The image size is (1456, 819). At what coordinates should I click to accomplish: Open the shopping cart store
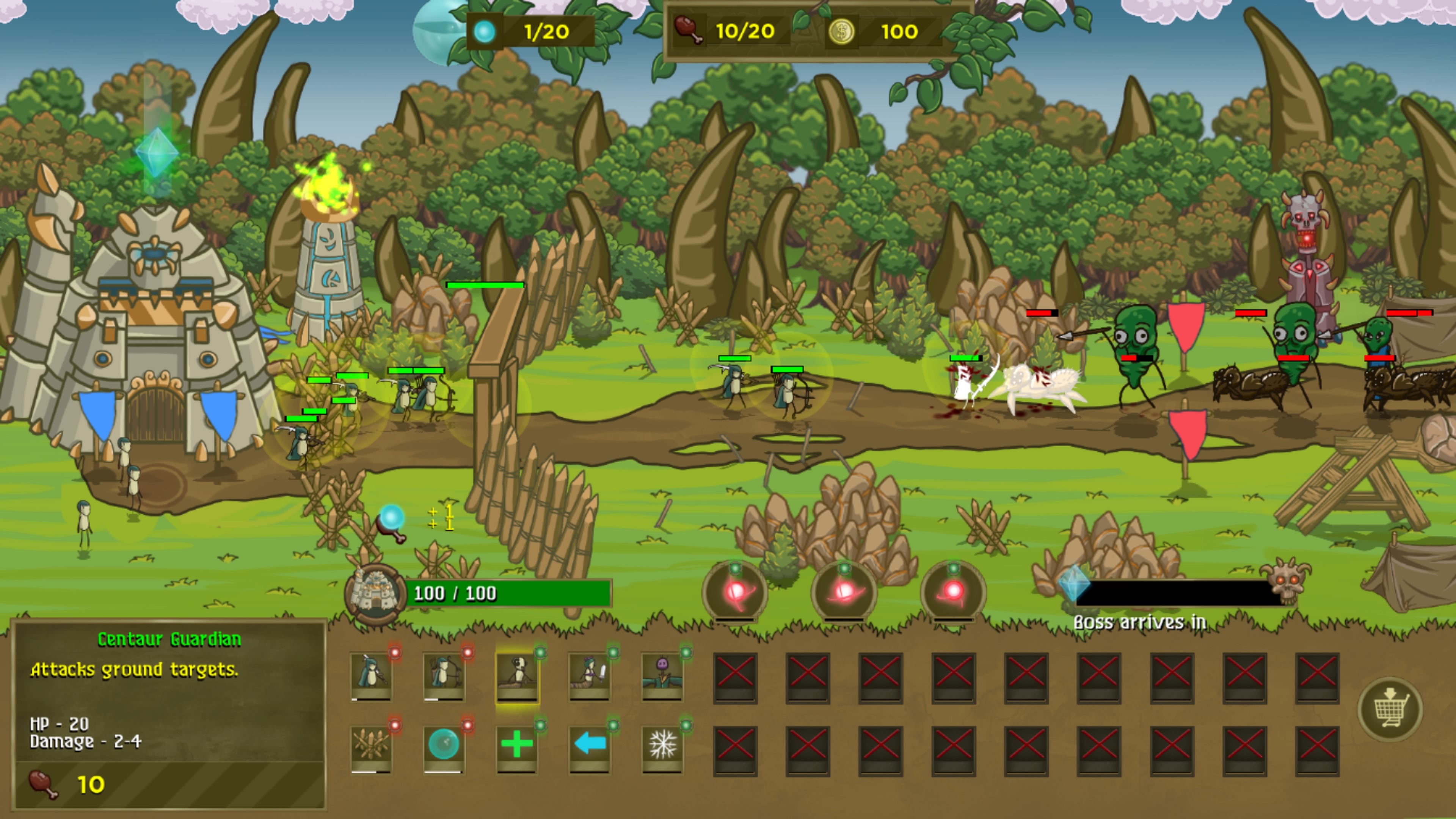click(1390, 709)
